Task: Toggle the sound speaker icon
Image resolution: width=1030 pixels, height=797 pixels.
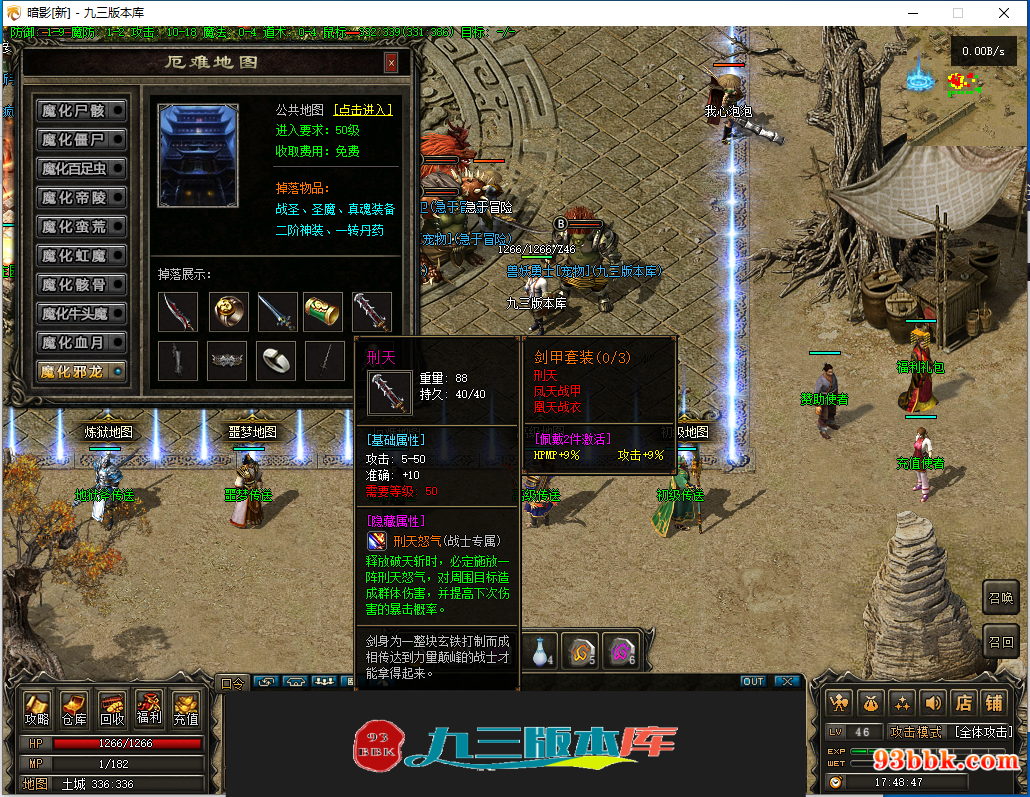Action: coord(932,702)
